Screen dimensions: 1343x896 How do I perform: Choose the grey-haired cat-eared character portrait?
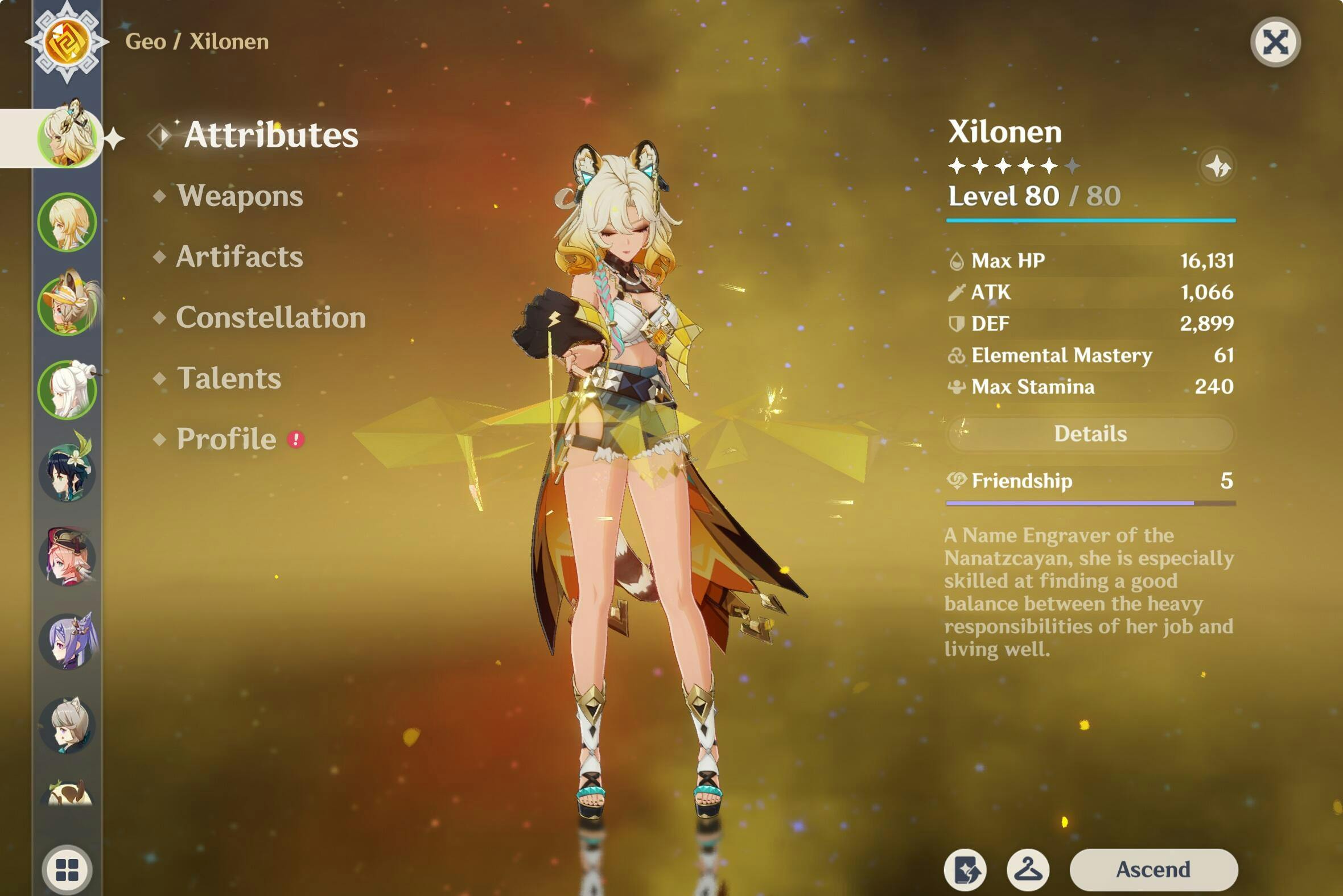pos(67,725)
